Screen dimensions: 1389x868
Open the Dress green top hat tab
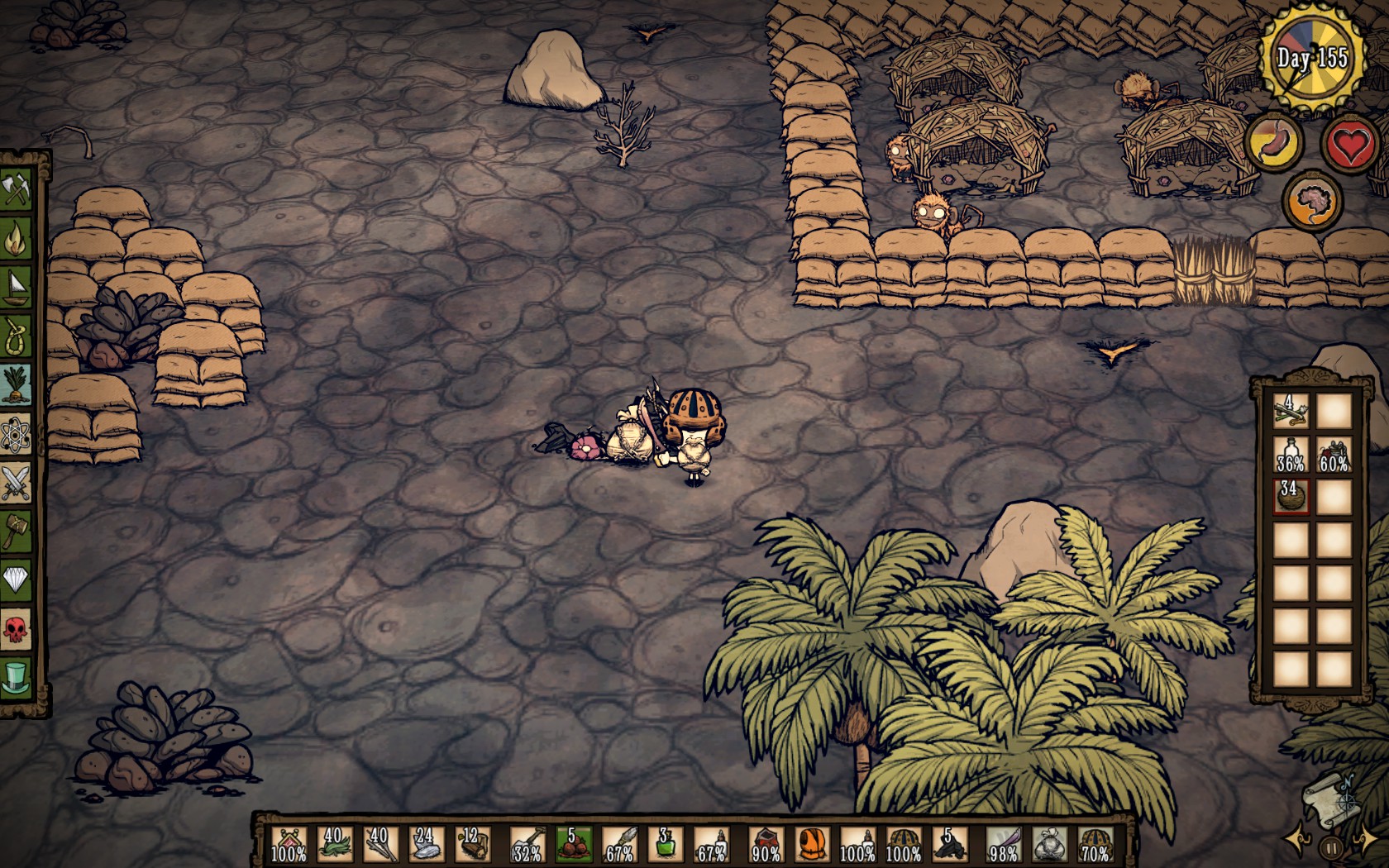[x=17, y=678]
